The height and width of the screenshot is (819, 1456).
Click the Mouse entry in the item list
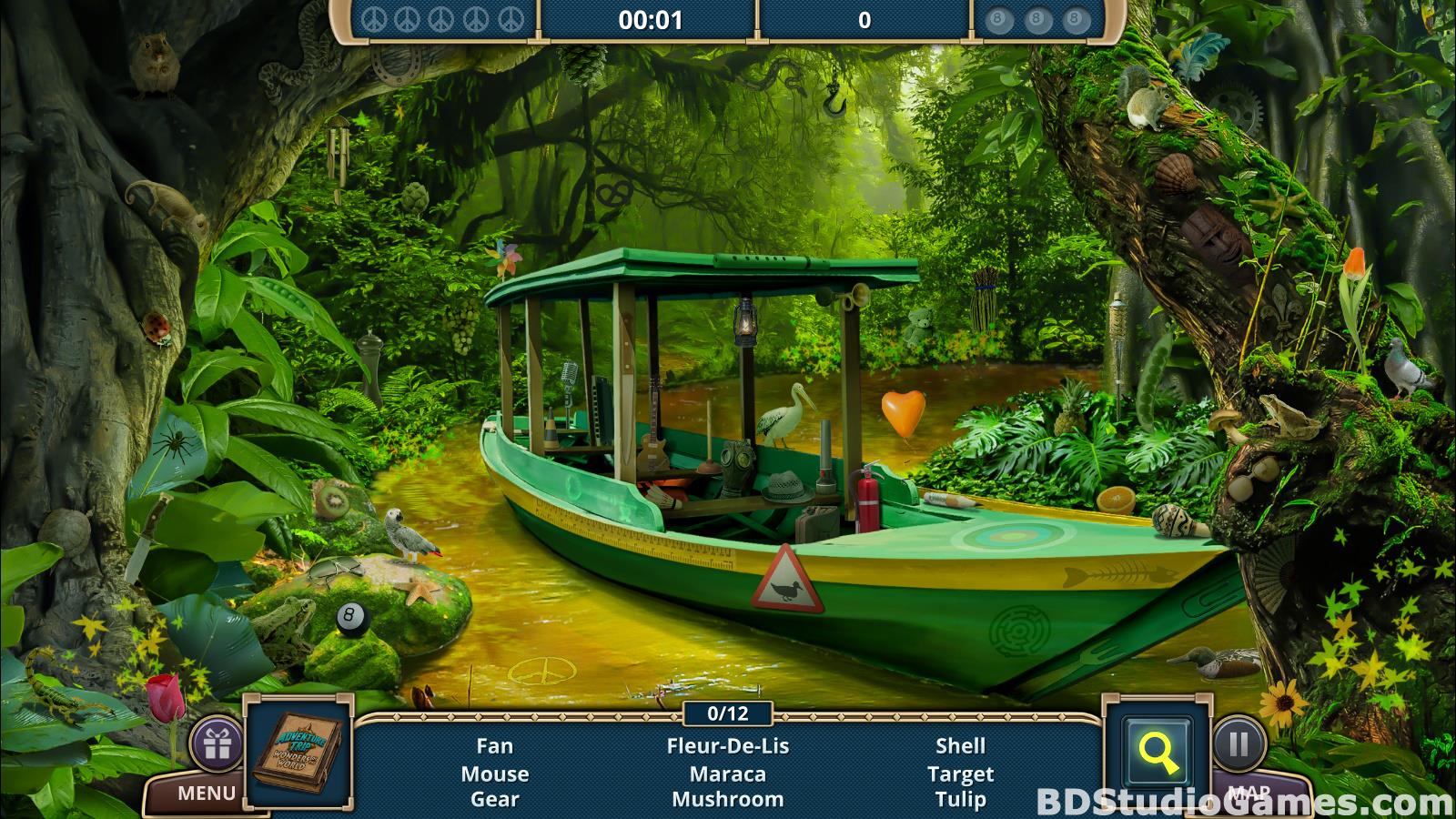[495, 774]
